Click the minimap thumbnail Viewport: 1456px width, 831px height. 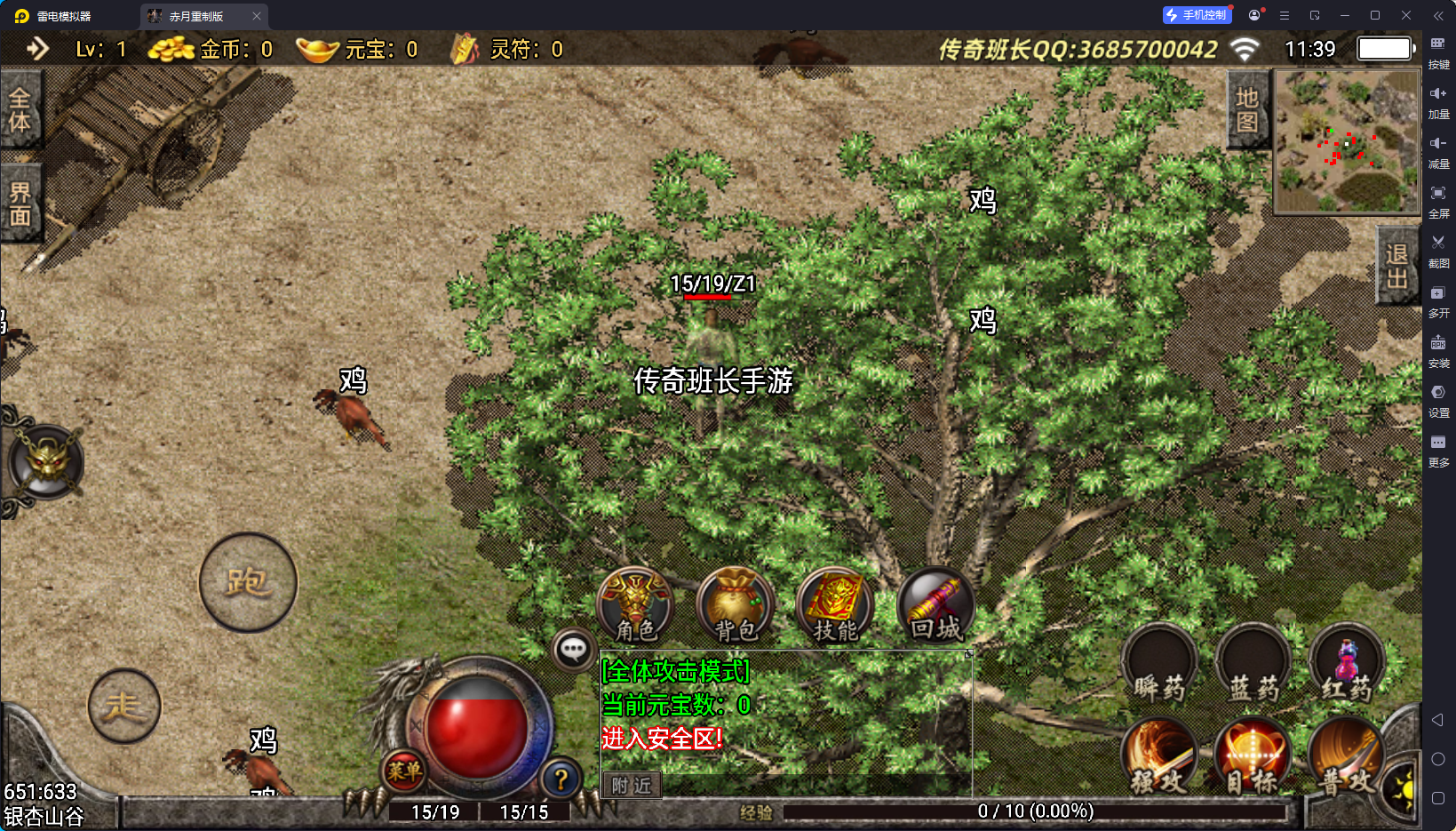coord(1346,141)
